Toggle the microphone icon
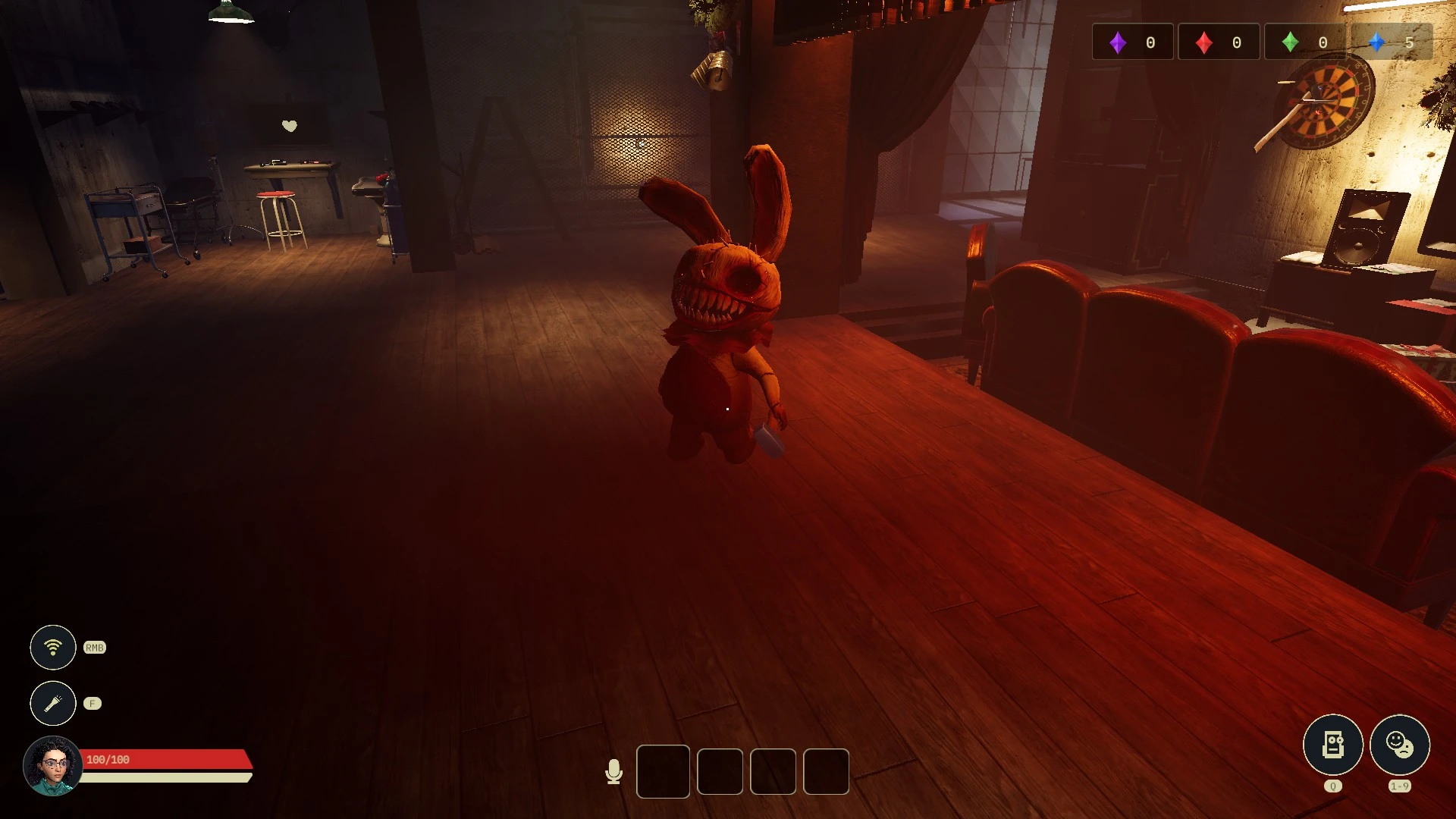This screenshot has width=1456, height=819. [x=613, y=771]
